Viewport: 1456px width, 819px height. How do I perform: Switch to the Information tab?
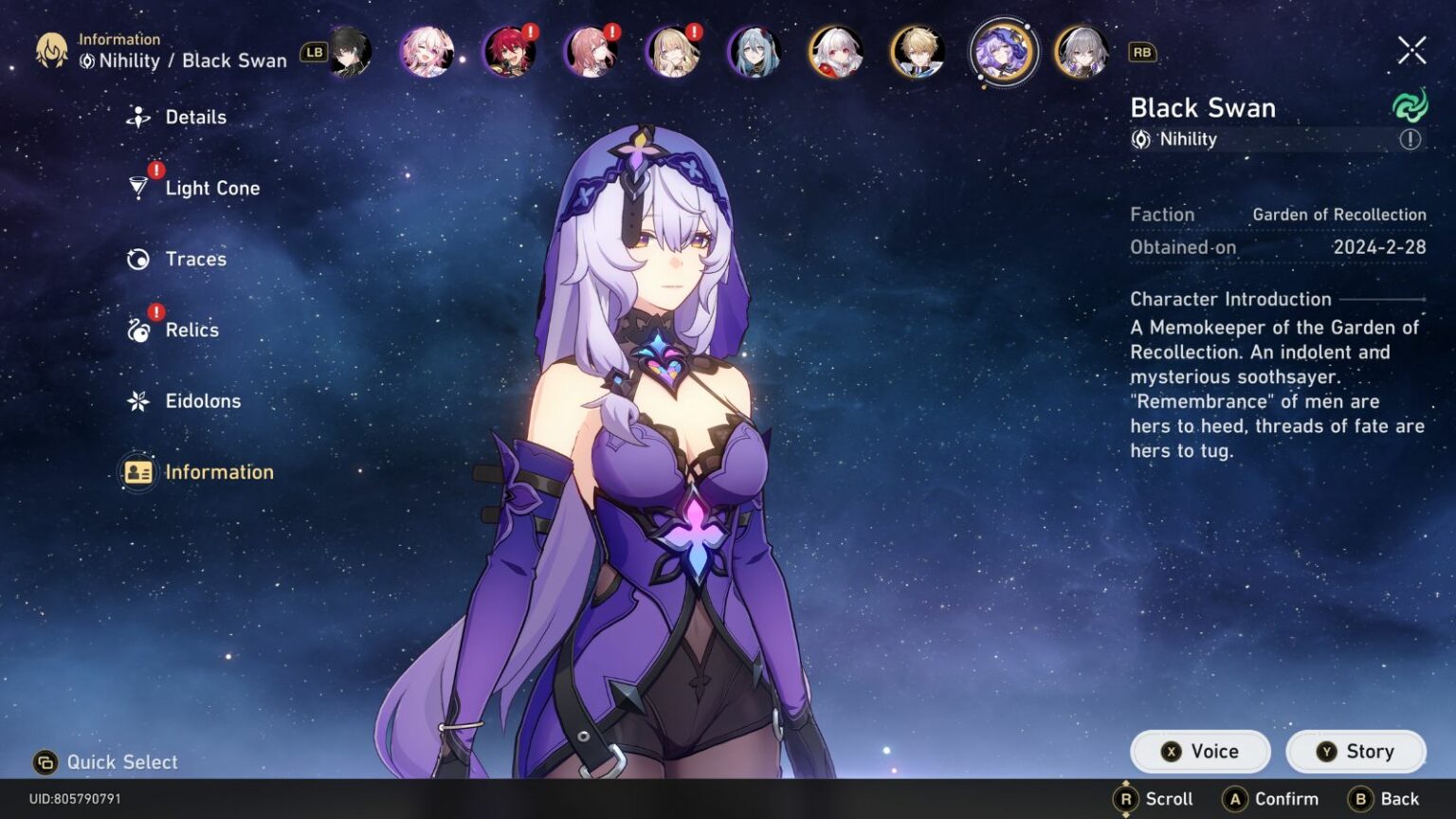(x=138, y=471)
